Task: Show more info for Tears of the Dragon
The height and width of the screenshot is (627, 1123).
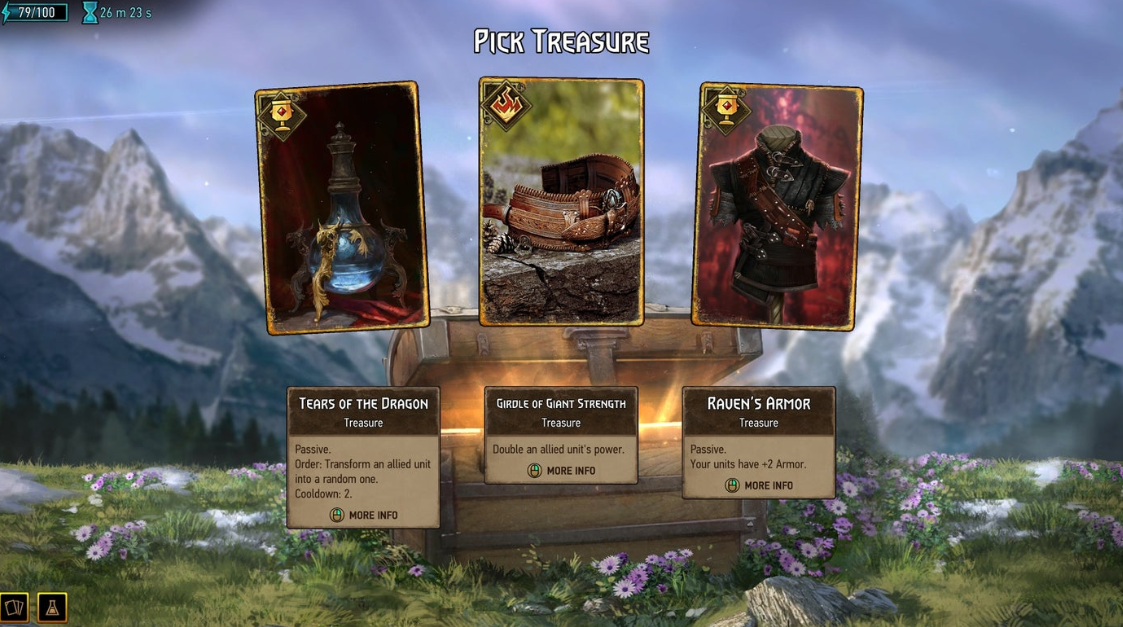Action: 364,515
